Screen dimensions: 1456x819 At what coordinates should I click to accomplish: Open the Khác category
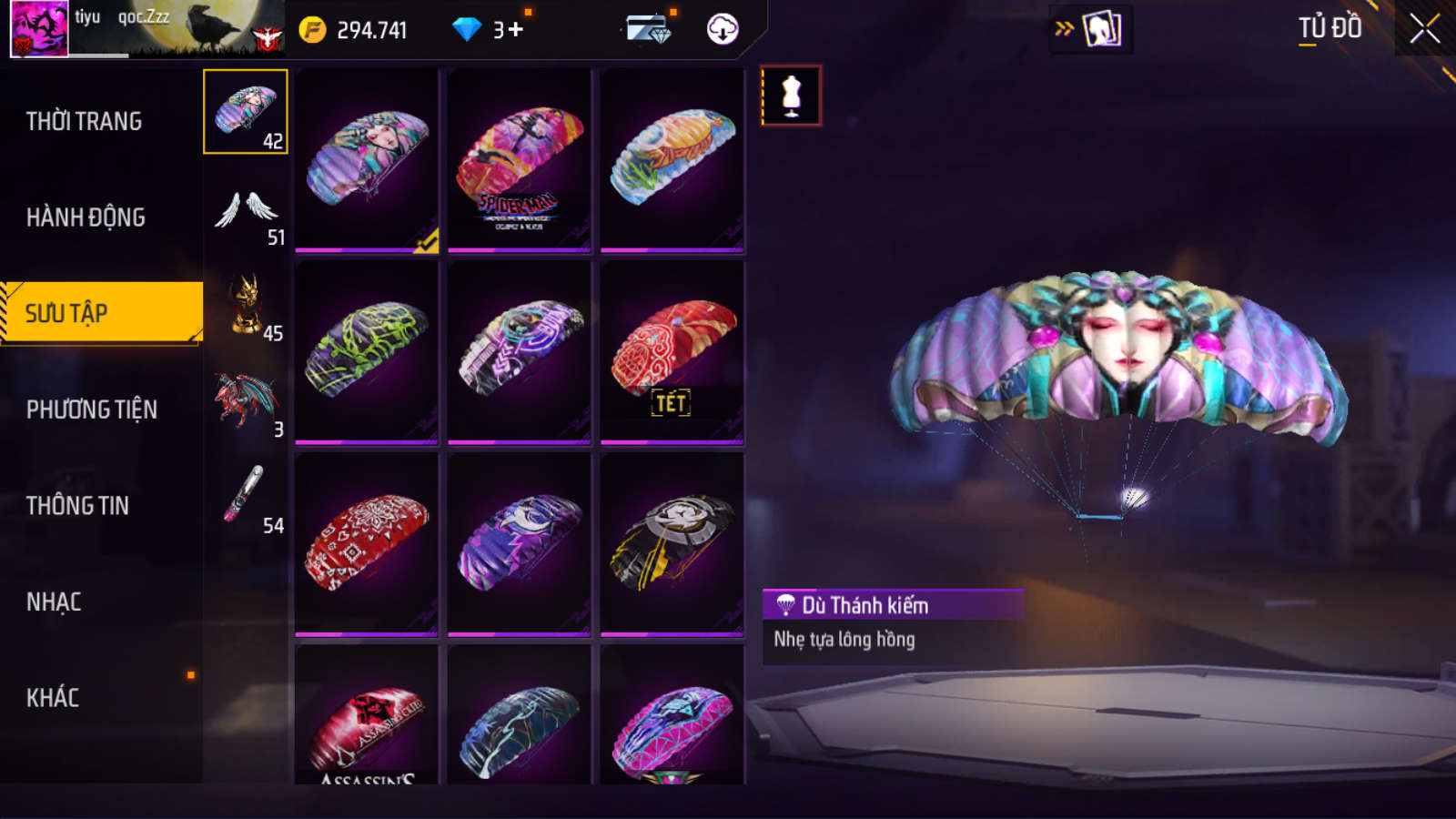pyautogui.click(x=53, y=698)
